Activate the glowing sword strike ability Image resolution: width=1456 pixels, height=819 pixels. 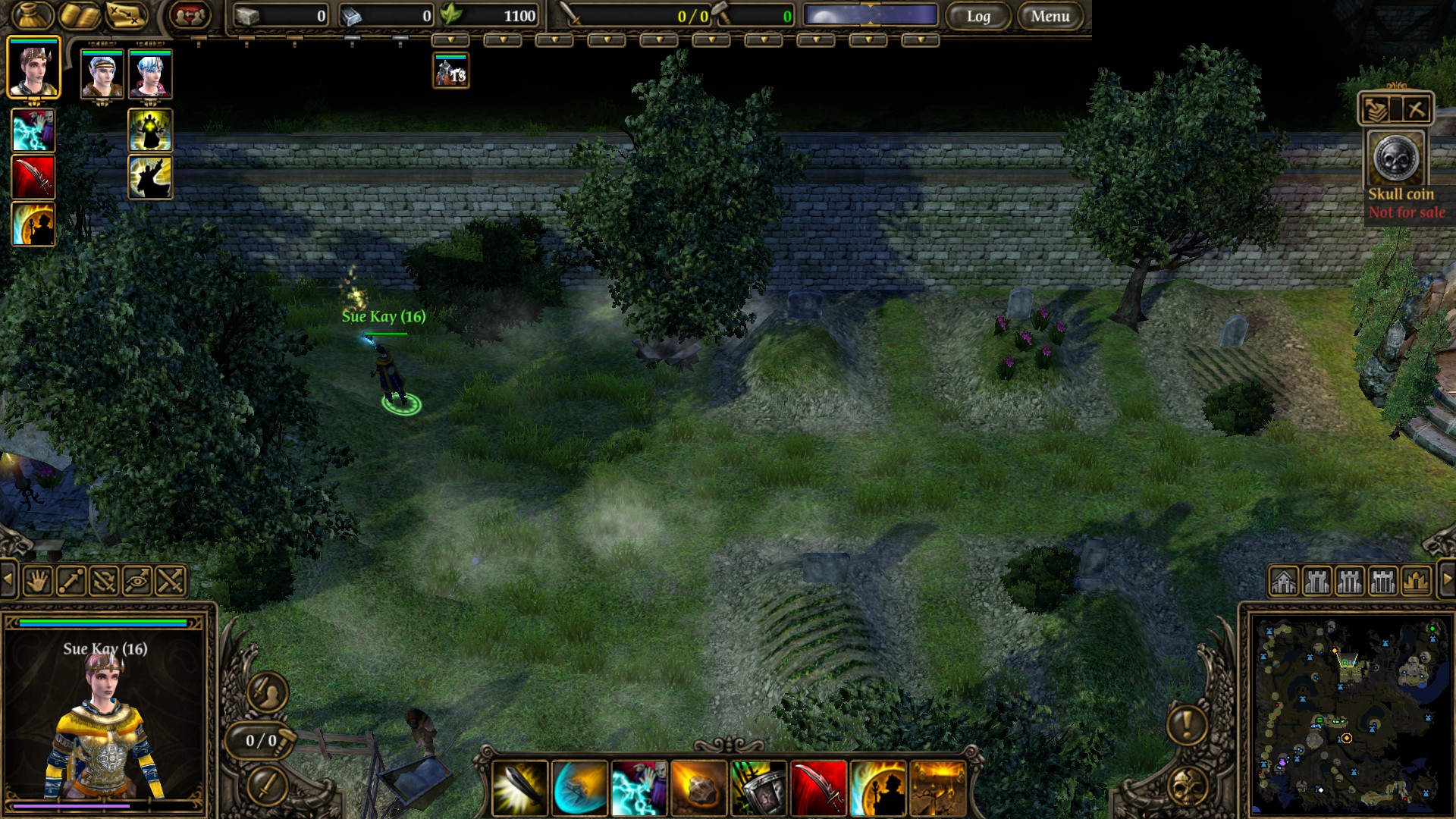519,788
